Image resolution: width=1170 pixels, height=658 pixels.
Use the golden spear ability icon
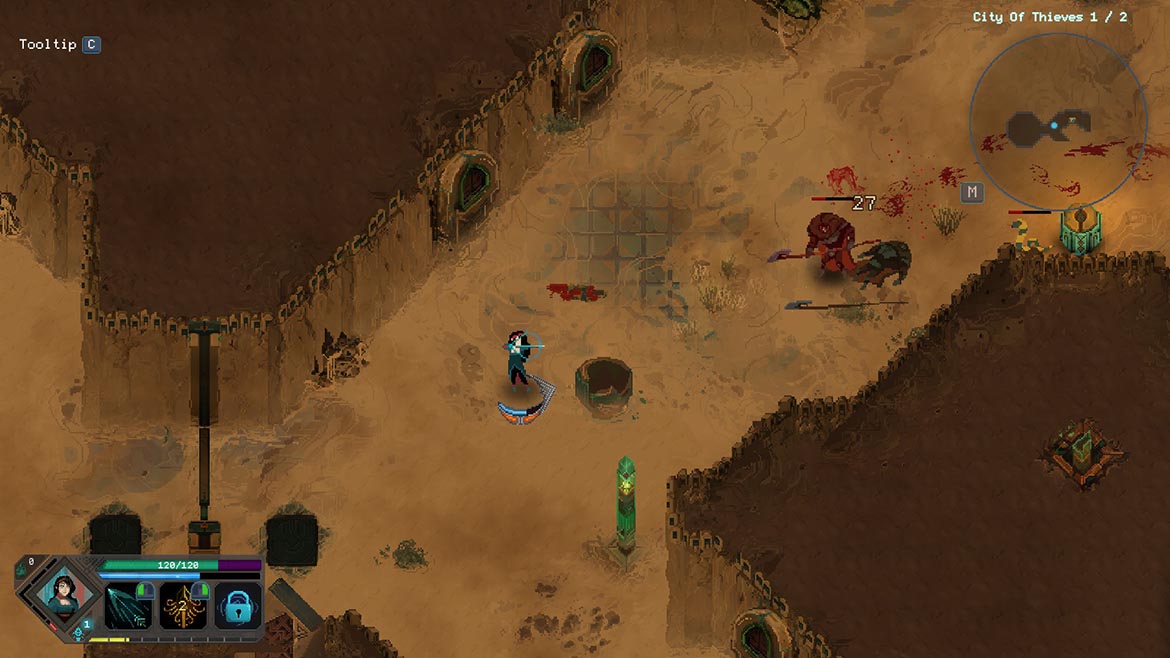183,606
